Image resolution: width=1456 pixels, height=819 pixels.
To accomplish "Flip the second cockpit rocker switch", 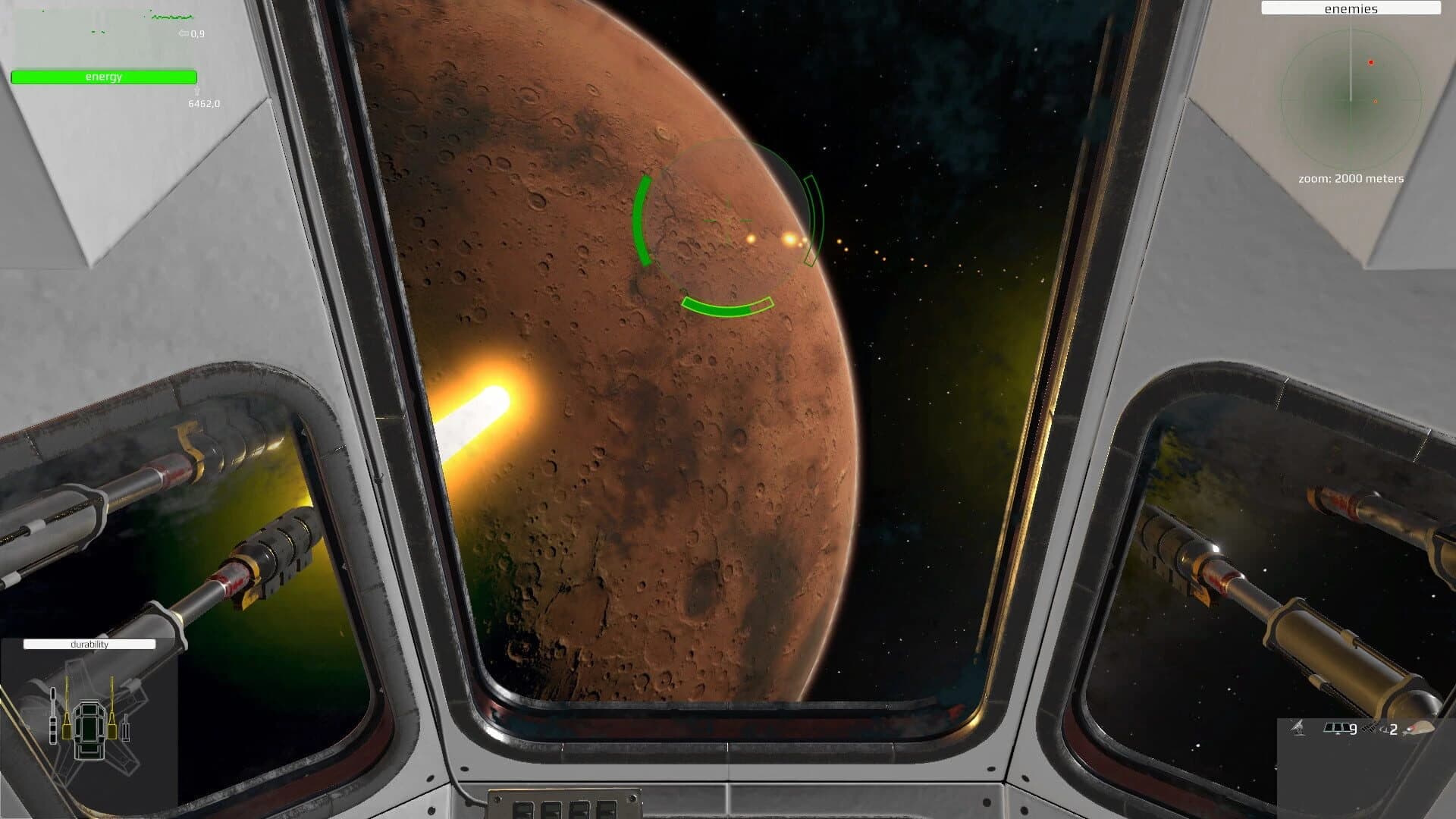I will point(551,811).
